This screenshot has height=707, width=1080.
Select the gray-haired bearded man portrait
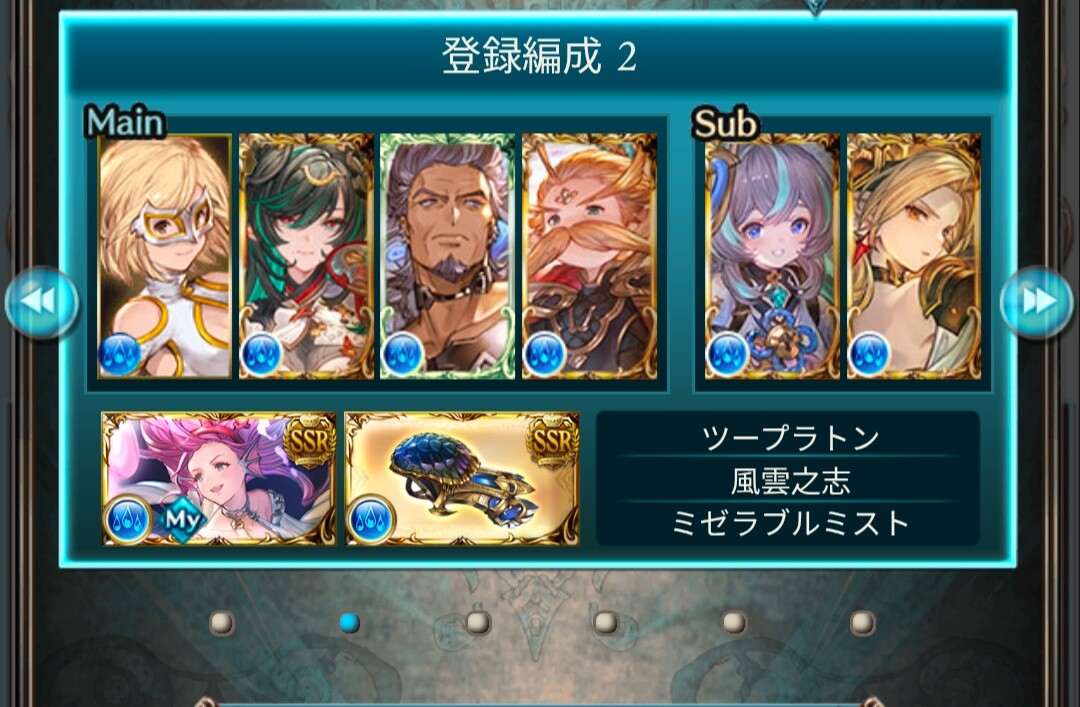click(447, 256)
